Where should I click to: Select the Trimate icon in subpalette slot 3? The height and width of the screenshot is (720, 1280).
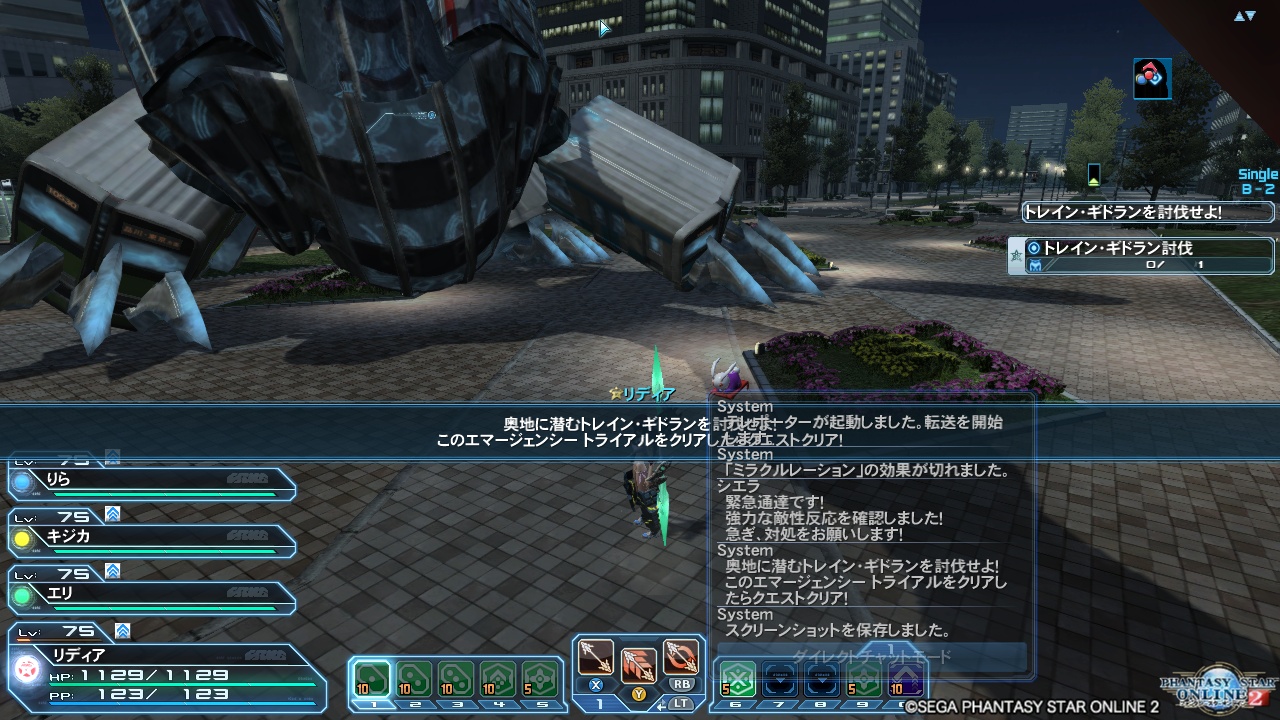pyautogui.click(x=453, y=679)
